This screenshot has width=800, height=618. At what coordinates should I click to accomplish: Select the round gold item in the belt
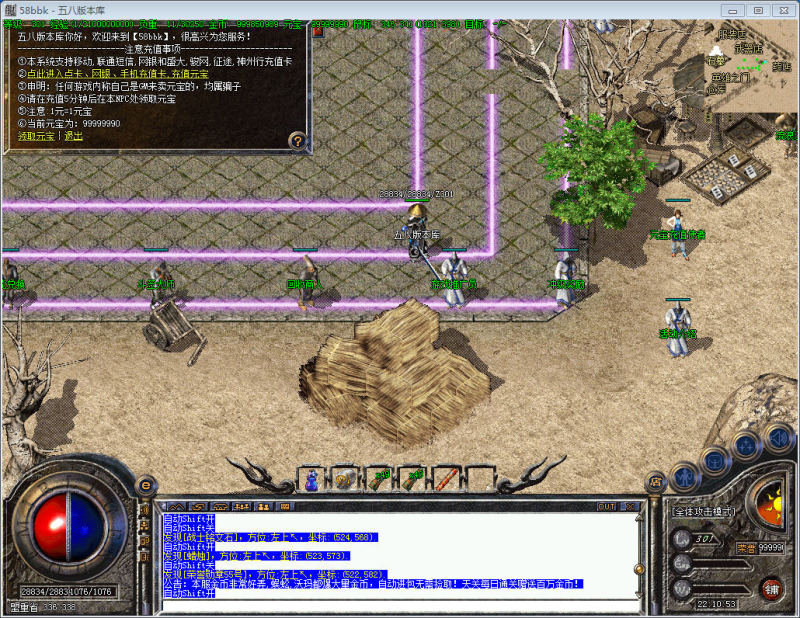[344, 479]
